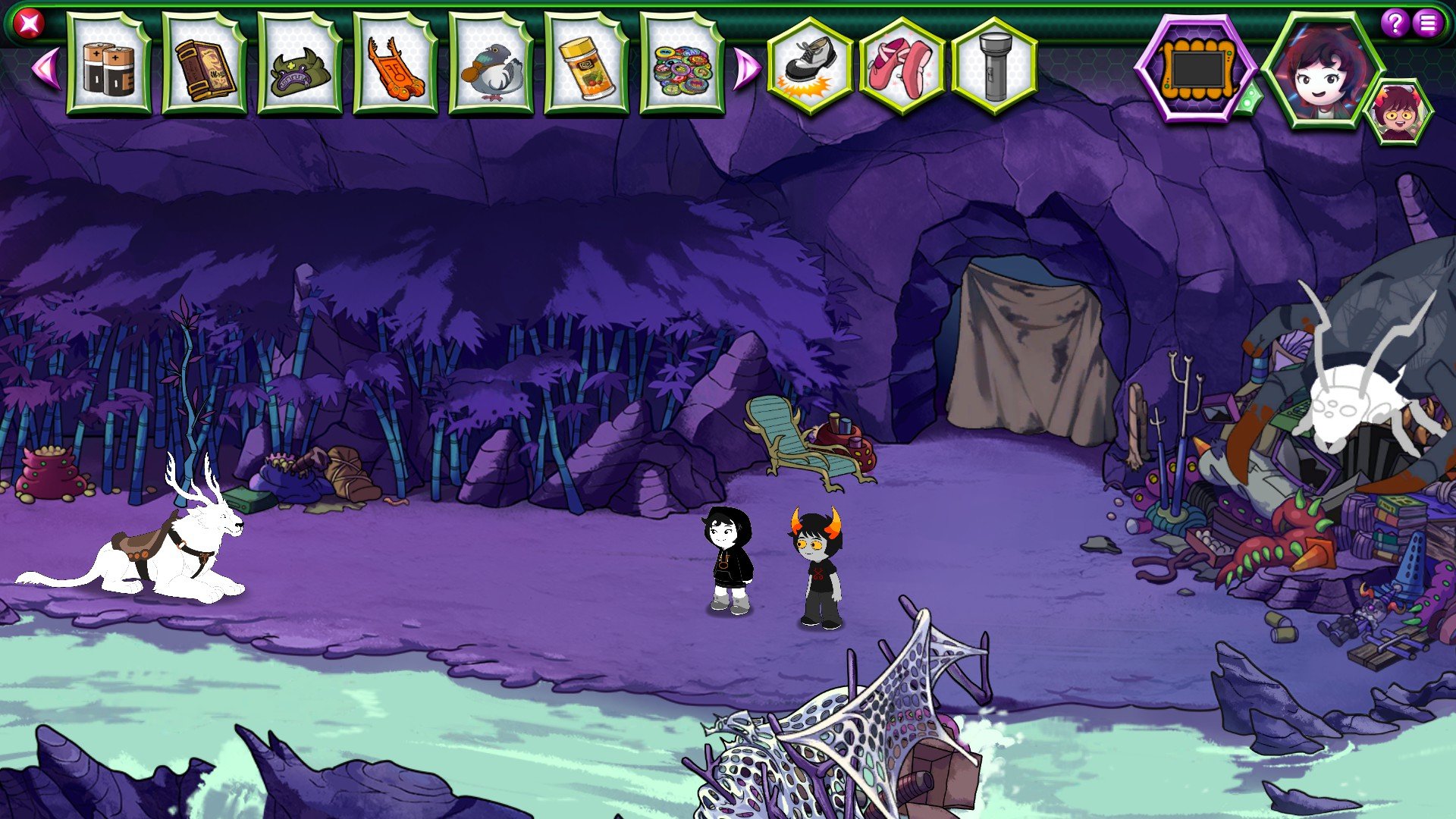Select the batteries inventory card
The image size is (1456, 819).
(108, 66)
